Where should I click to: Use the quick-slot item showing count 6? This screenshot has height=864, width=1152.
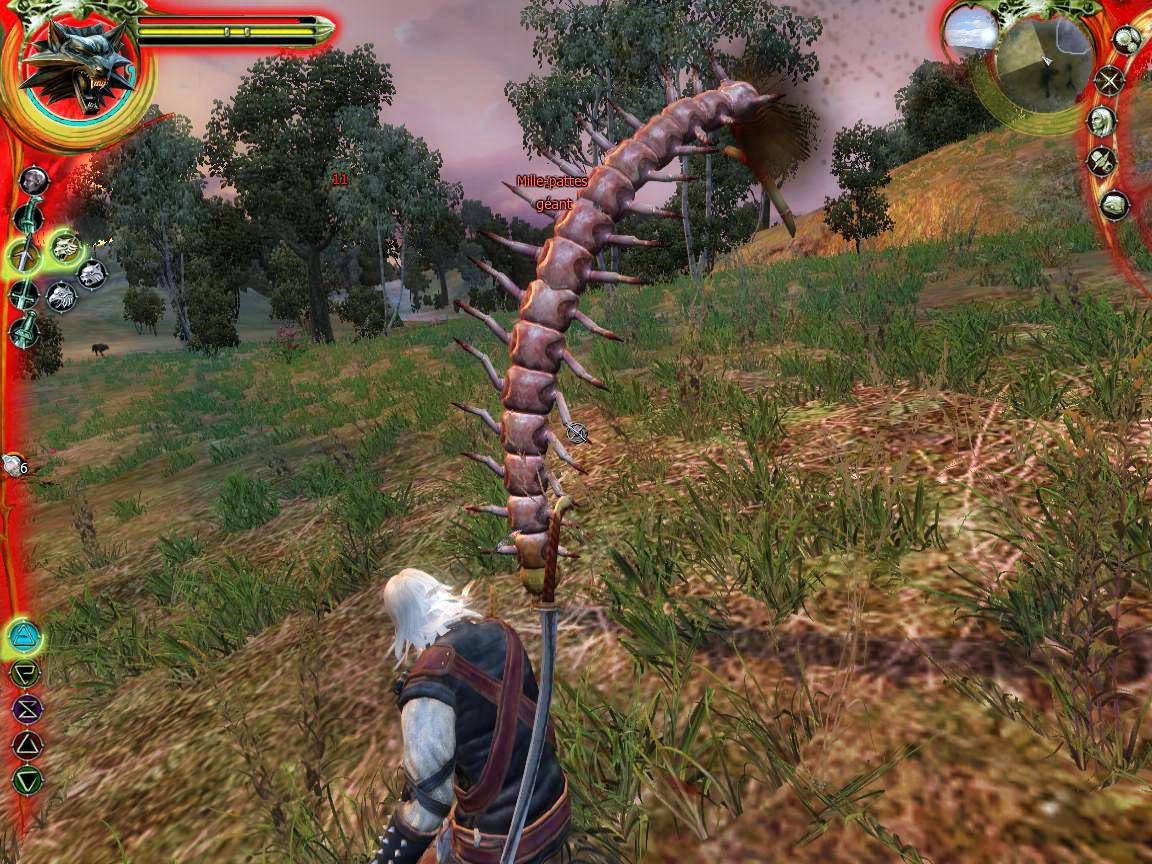tap(14, 465)
